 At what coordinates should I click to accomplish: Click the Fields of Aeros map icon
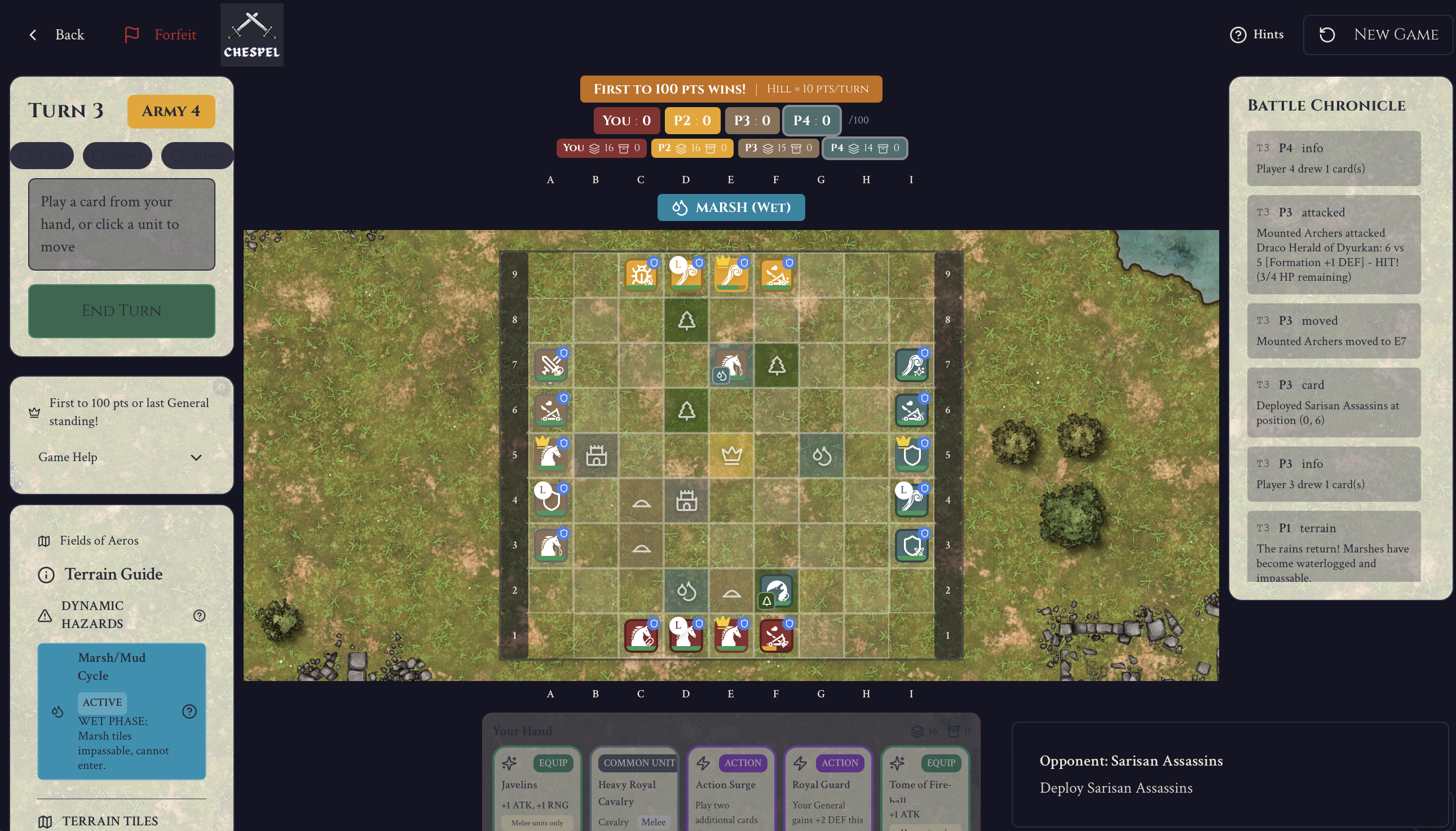pos(45,541)
